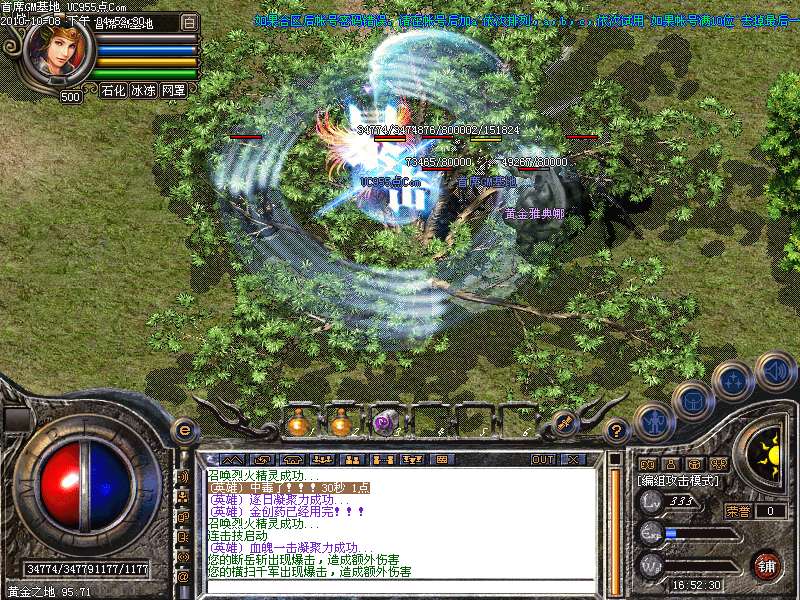Open the red 铺 shop button
The width and height of the screenshot is (800, 600).
click(766, 564)
